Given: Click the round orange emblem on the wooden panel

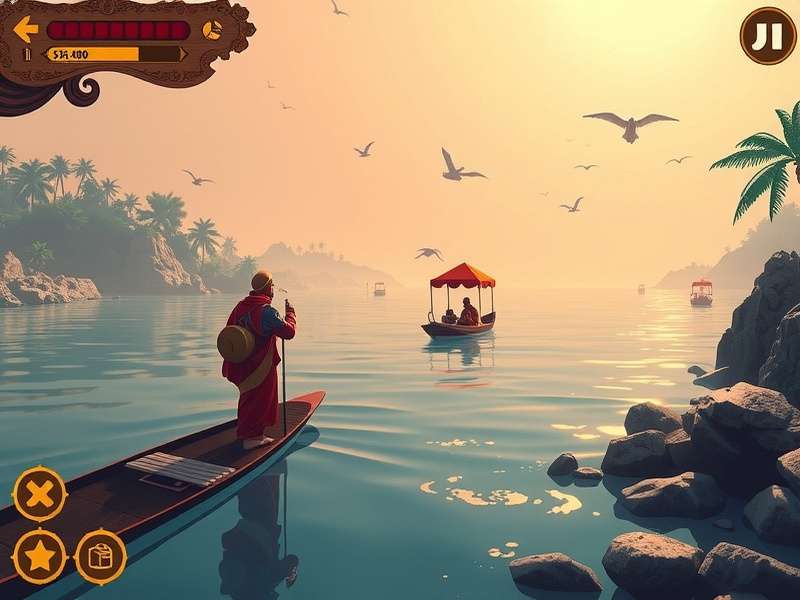Looking at the screenshot, I should coord(212,30).
